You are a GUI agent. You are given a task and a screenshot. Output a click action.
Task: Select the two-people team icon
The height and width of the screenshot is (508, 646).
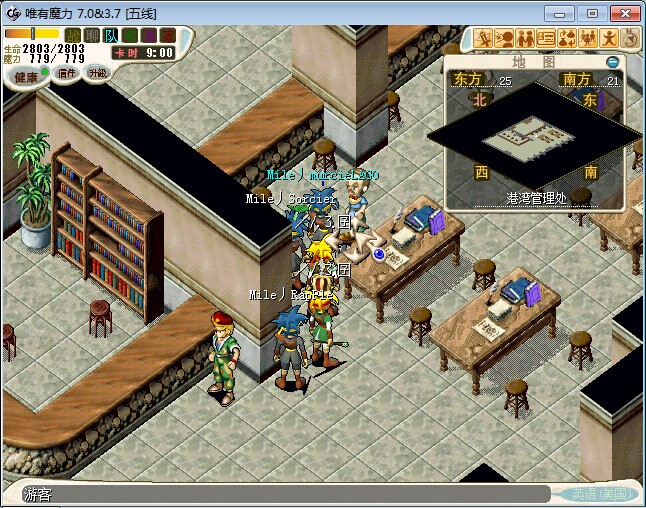point(525,38)
